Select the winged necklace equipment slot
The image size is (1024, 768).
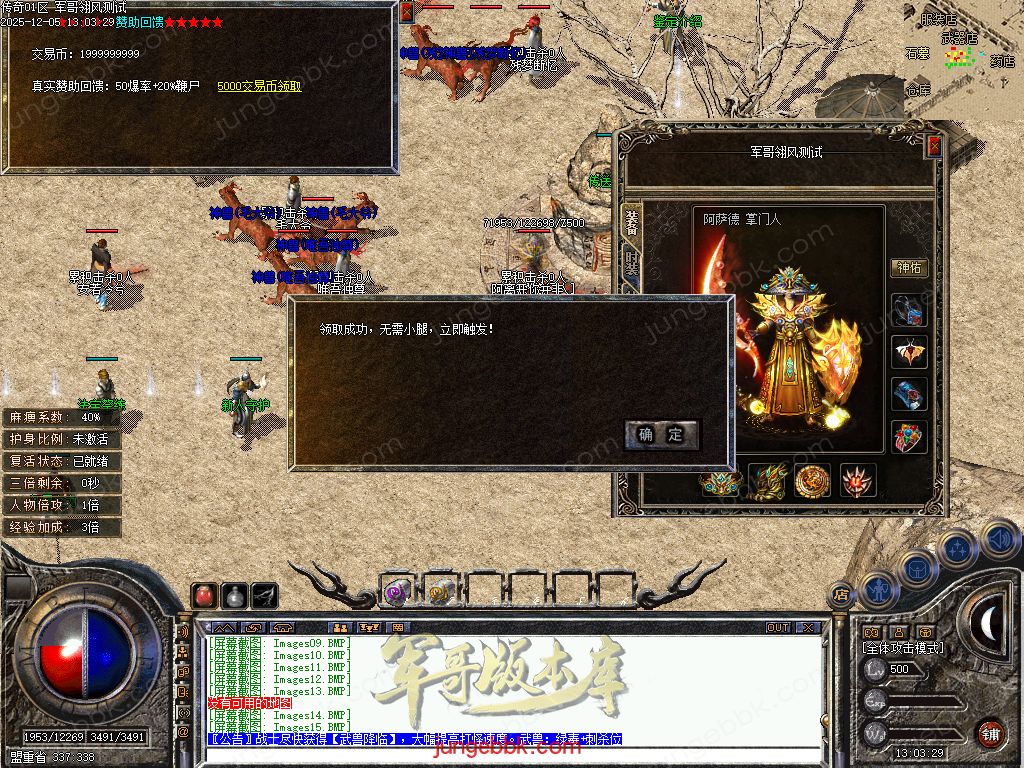910,353
